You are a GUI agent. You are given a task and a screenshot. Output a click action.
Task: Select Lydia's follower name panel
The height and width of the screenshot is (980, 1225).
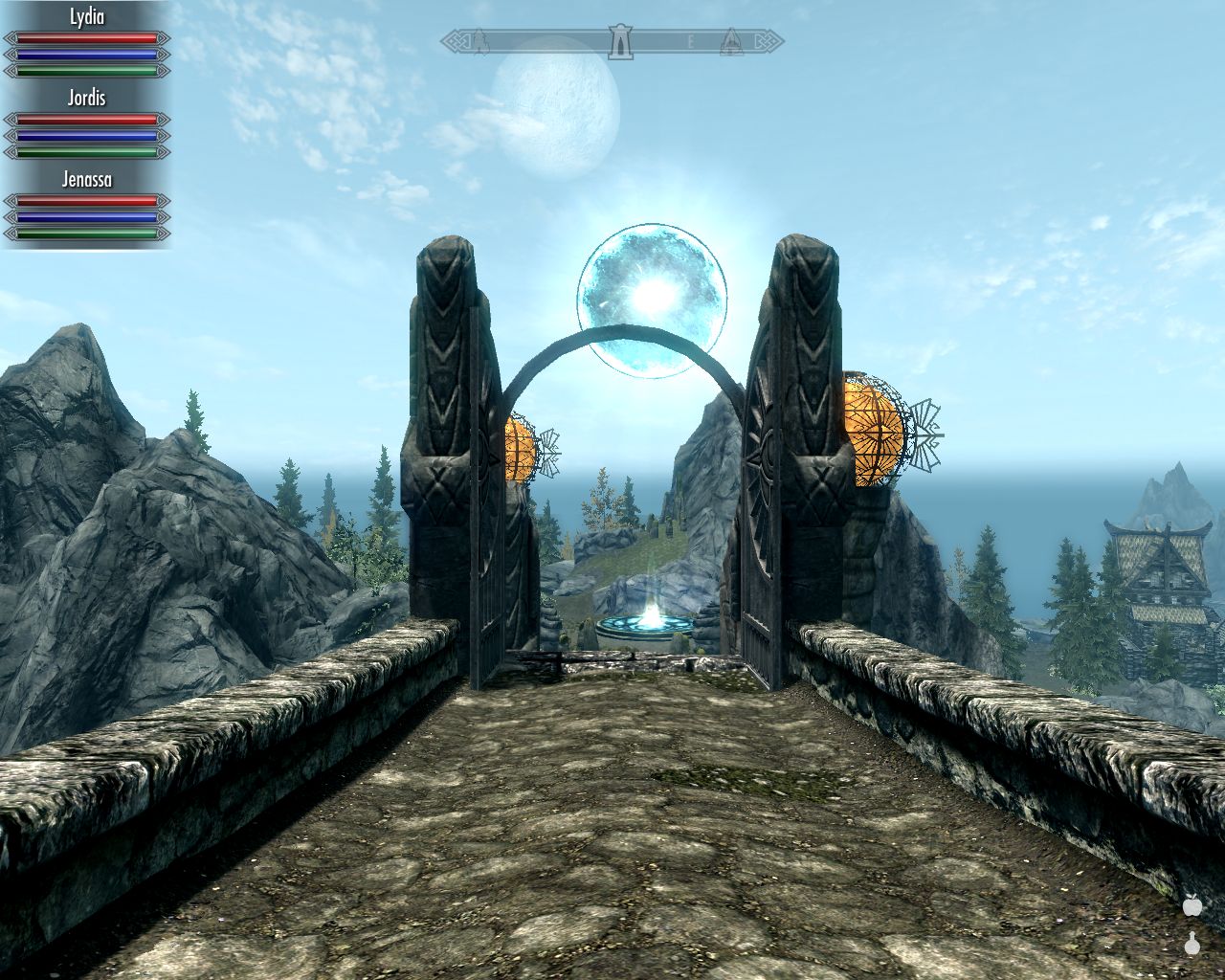86,17
